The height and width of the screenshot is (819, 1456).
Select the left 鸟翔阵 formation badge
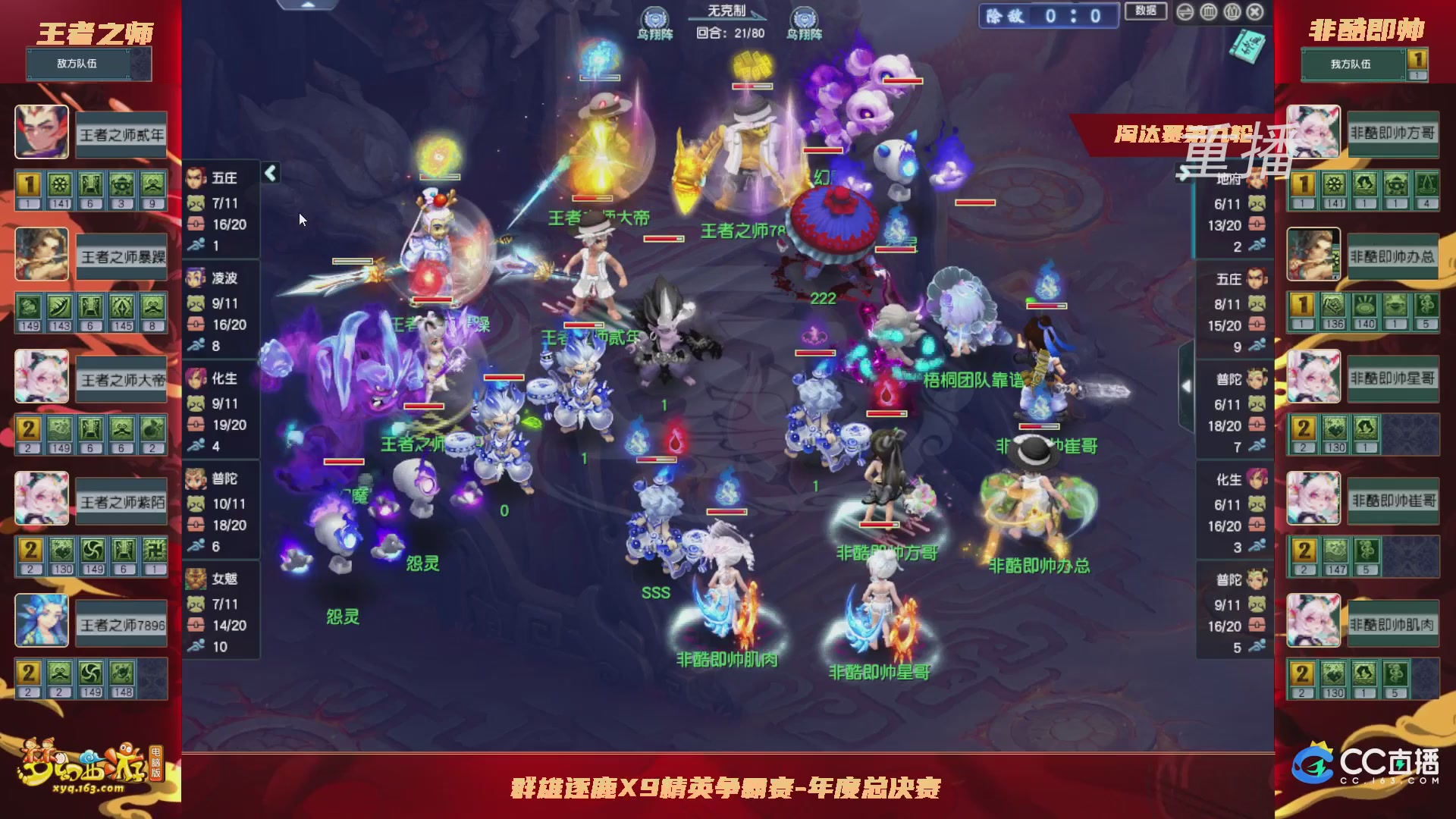(654, 17)
